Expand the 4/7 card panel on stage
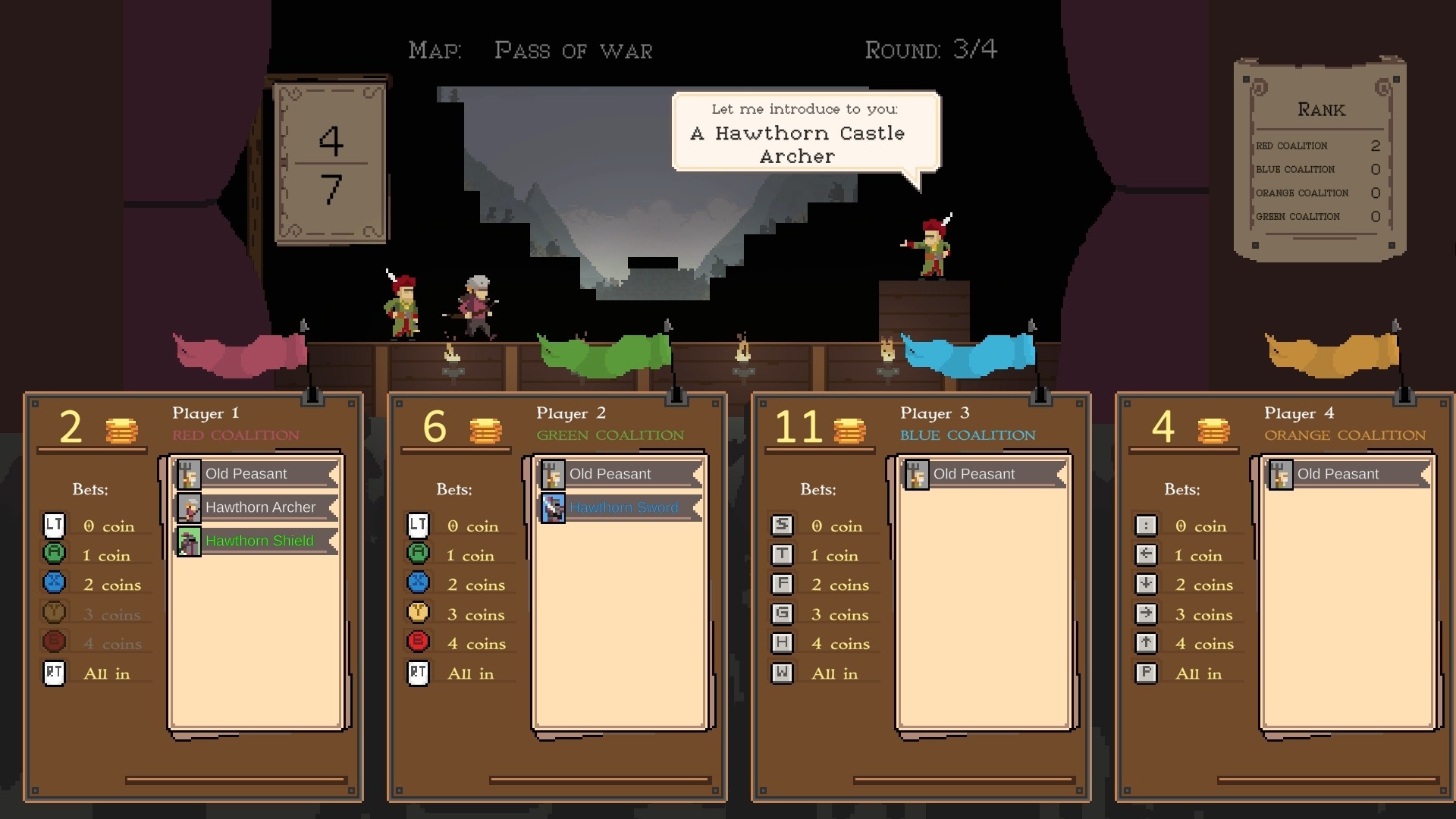Image resolution: width=1456 pixels, height=819 pixels. click(x=330, y=159)
